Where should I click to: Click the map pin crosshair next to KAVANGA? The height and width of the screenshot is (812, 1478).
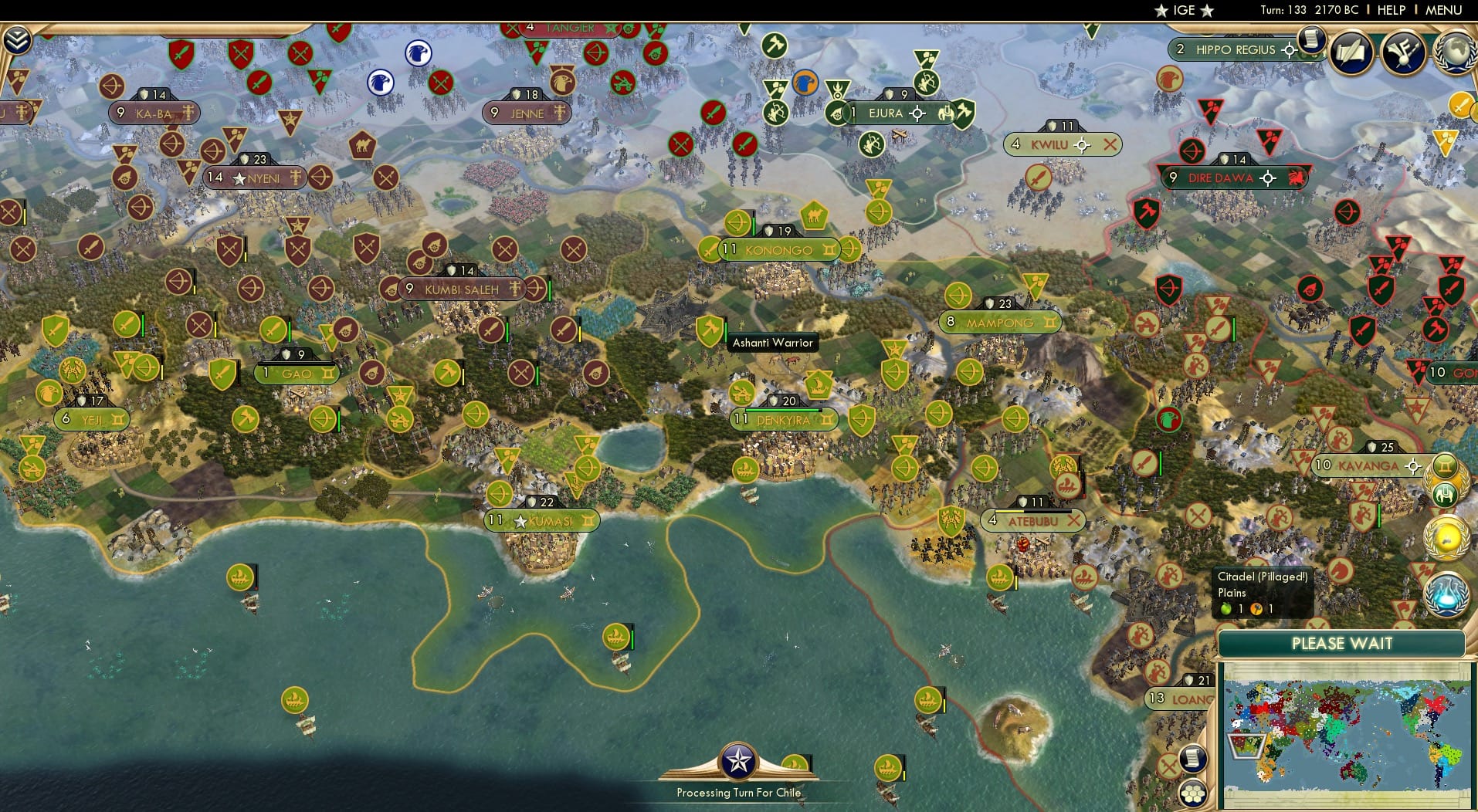(1415, 466)
